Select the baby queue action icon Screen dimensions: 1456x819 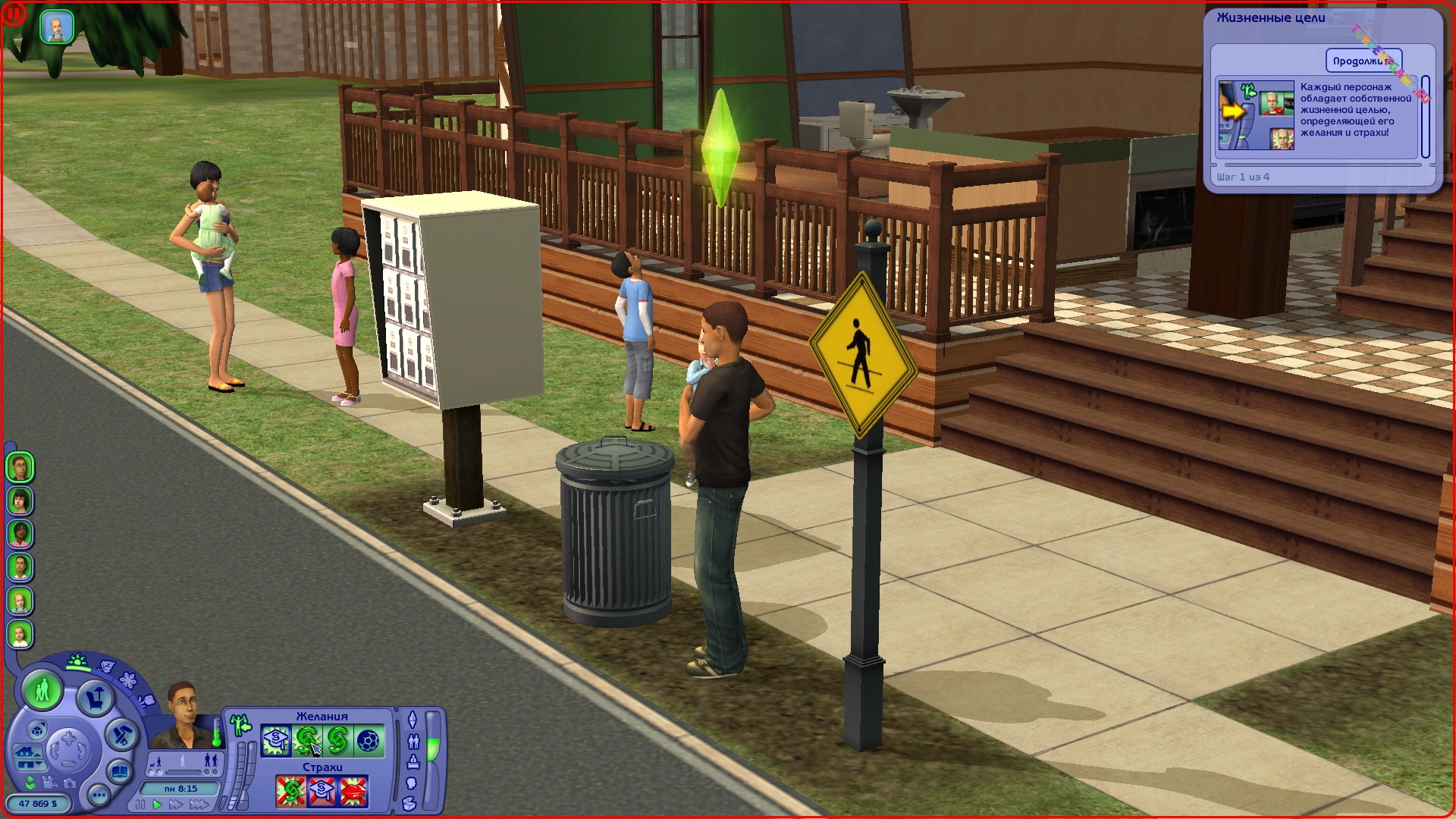57,27
